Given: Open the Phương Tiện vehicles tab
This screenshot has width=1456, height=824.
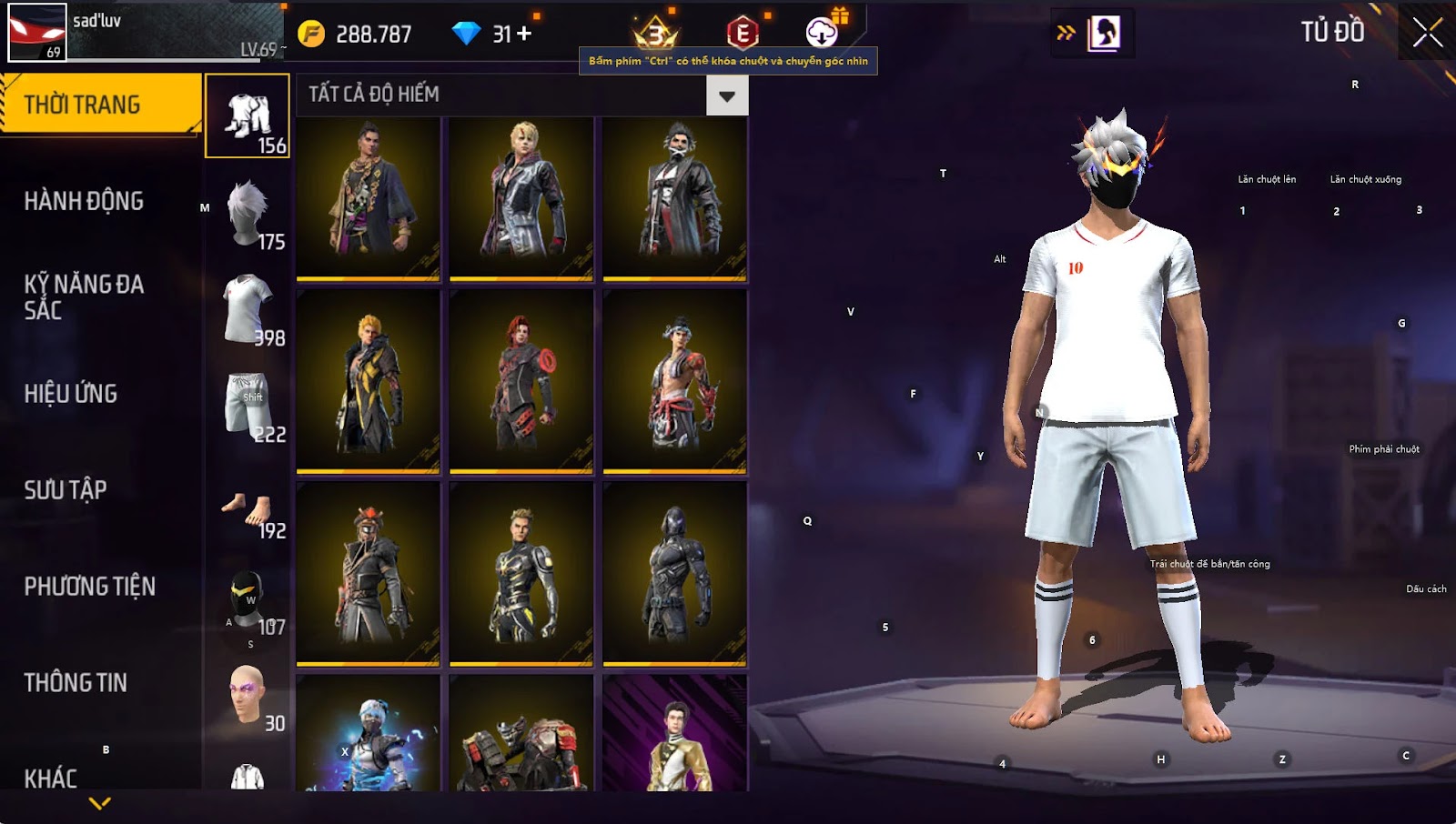Looking at the screenshot, I should tap(89, 587).
